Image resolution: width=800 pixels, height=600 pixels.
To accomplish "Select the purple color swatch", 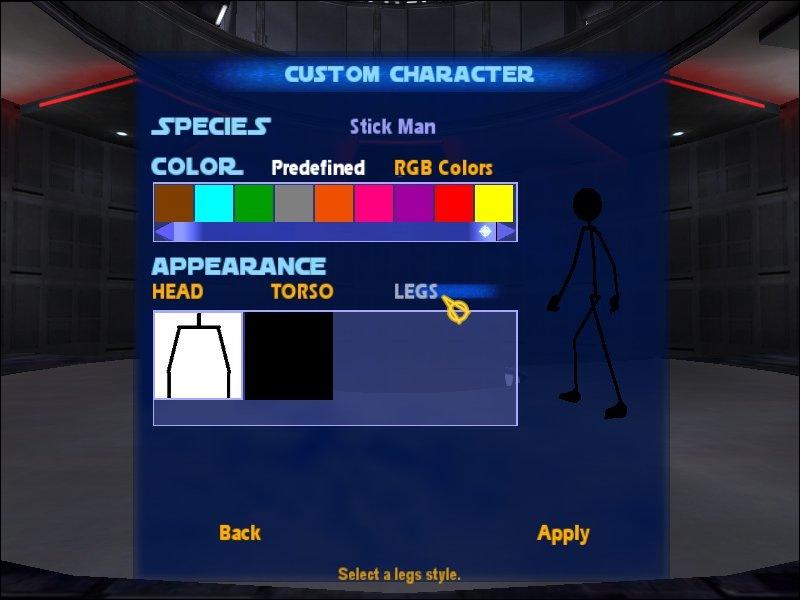I will 414,203.
